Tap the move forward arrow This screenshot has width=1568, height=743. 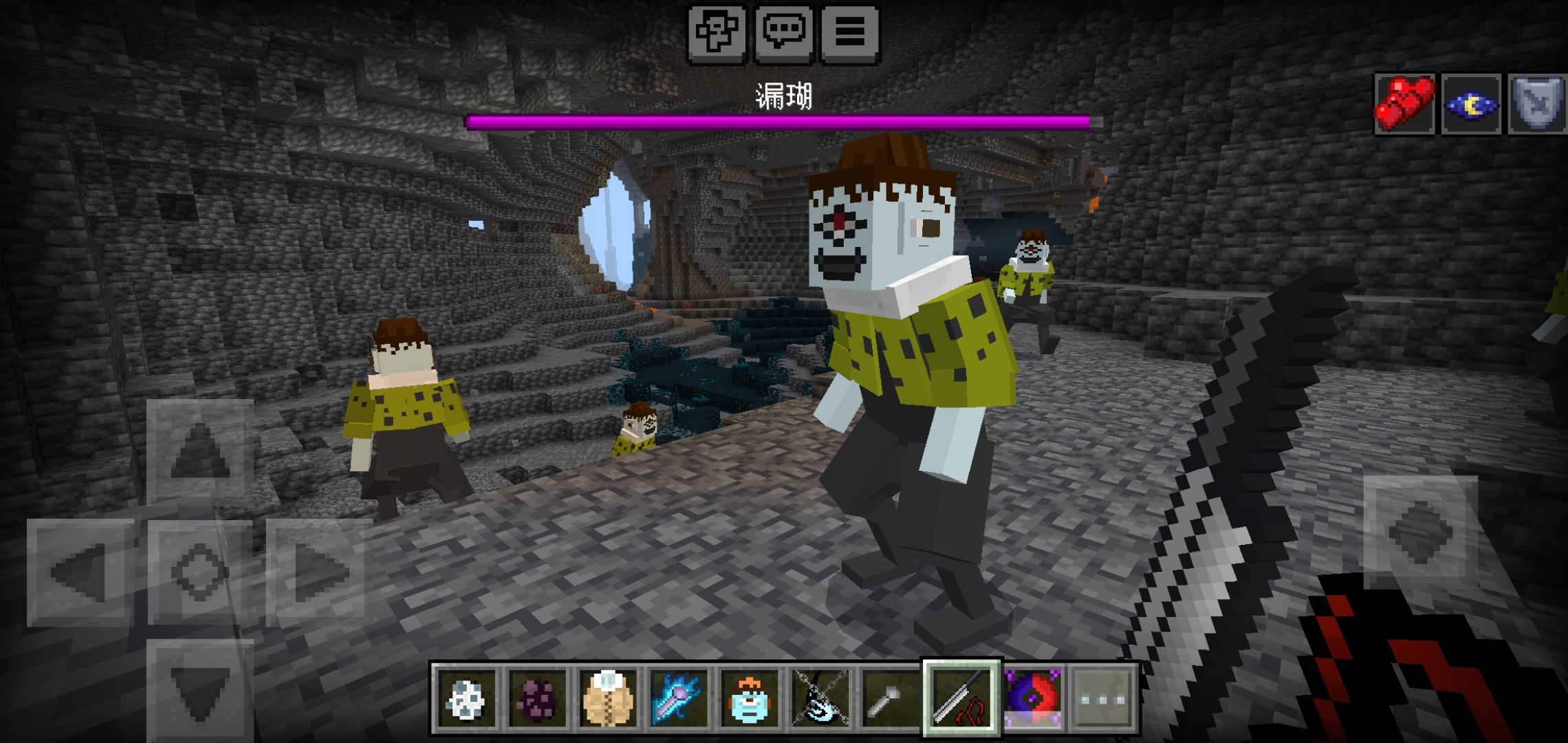[x=199, y=451]
